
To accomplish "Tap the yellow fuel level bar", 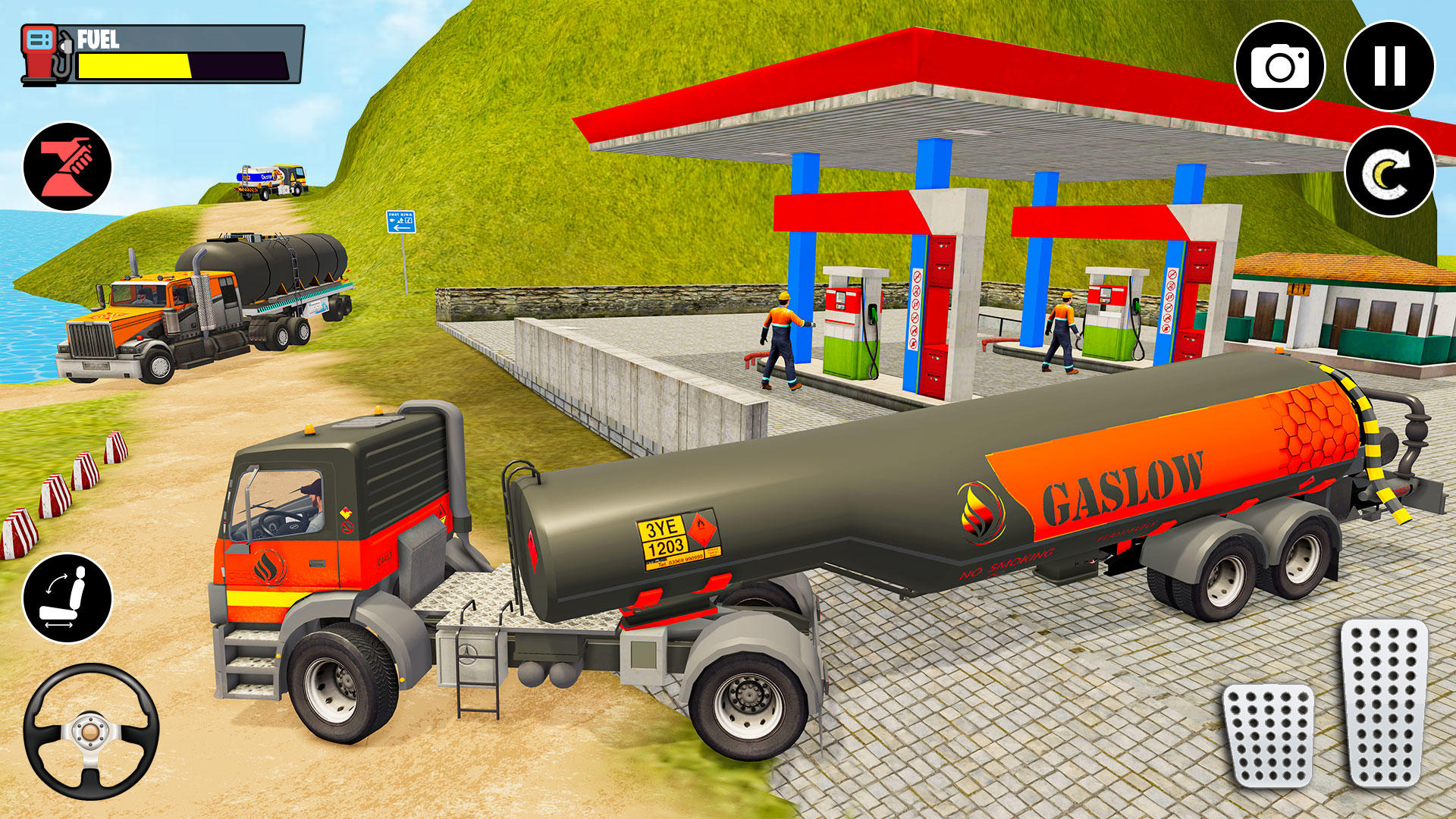I will [133, 67].
